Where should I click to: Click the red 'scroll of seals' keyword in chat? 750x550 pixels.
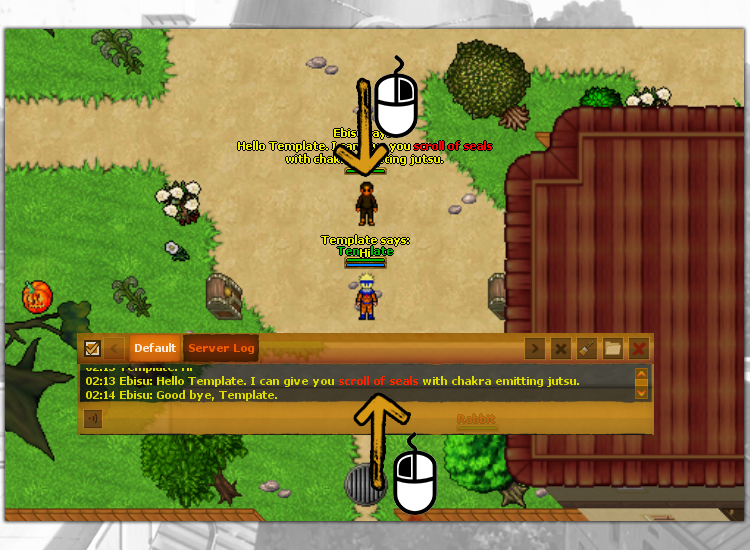pyautogui.click(x=378, y=381)
